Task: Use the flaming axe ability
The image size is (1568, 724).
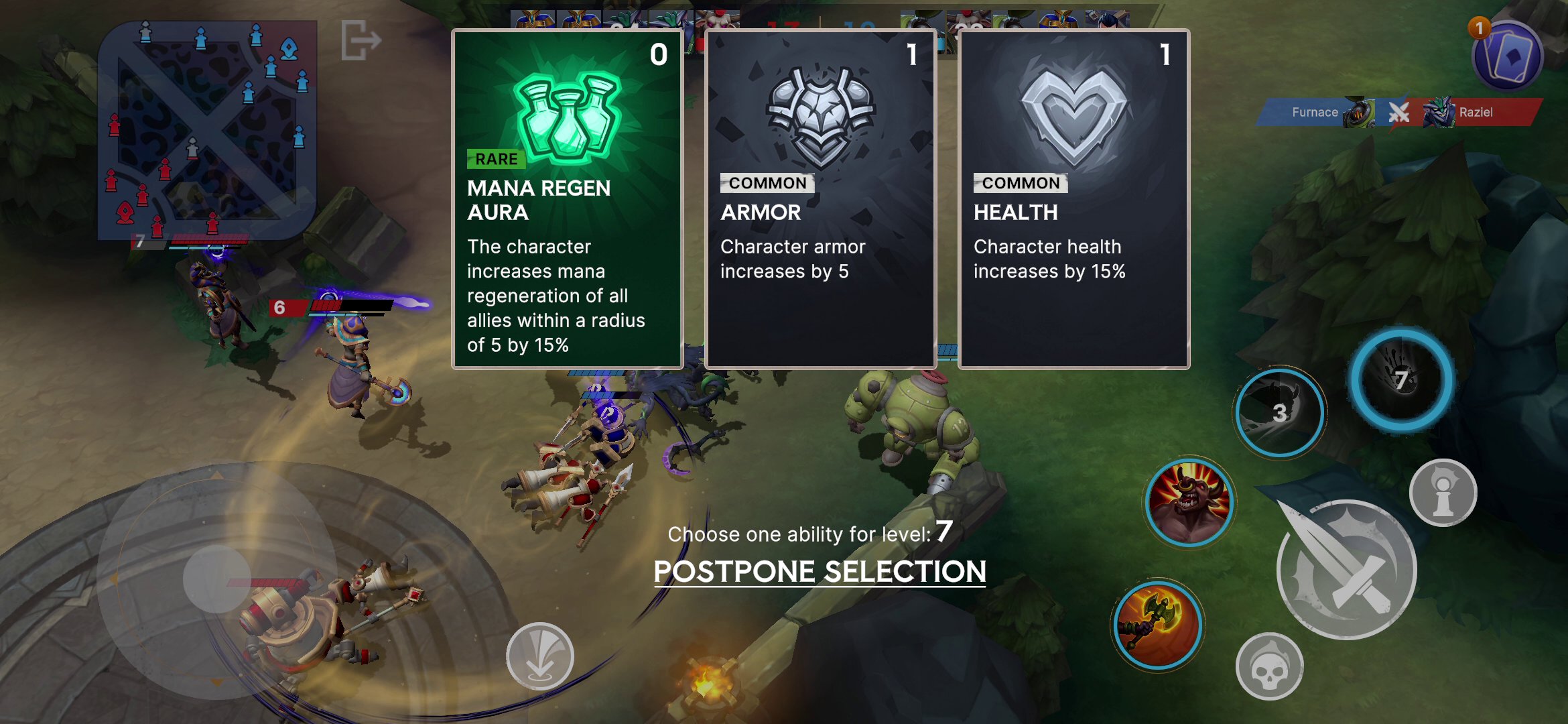Action: coord(1157,625)
